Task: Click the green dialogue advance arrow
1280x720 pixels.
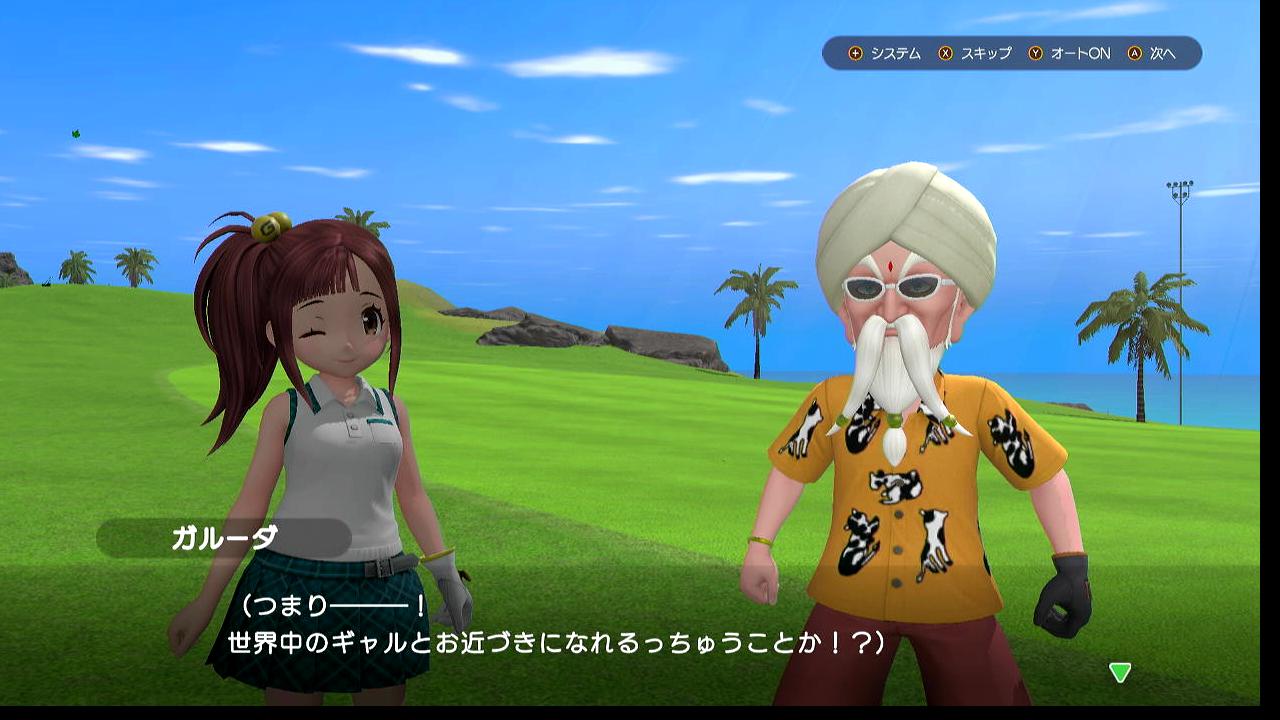Action: 1120,673
